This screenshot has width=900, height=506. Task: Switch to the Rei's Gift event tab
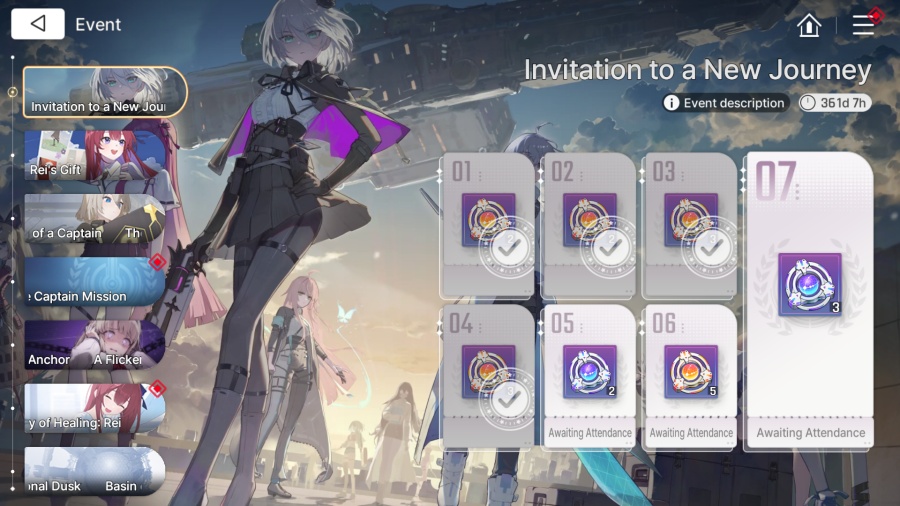tap(95, 155)
